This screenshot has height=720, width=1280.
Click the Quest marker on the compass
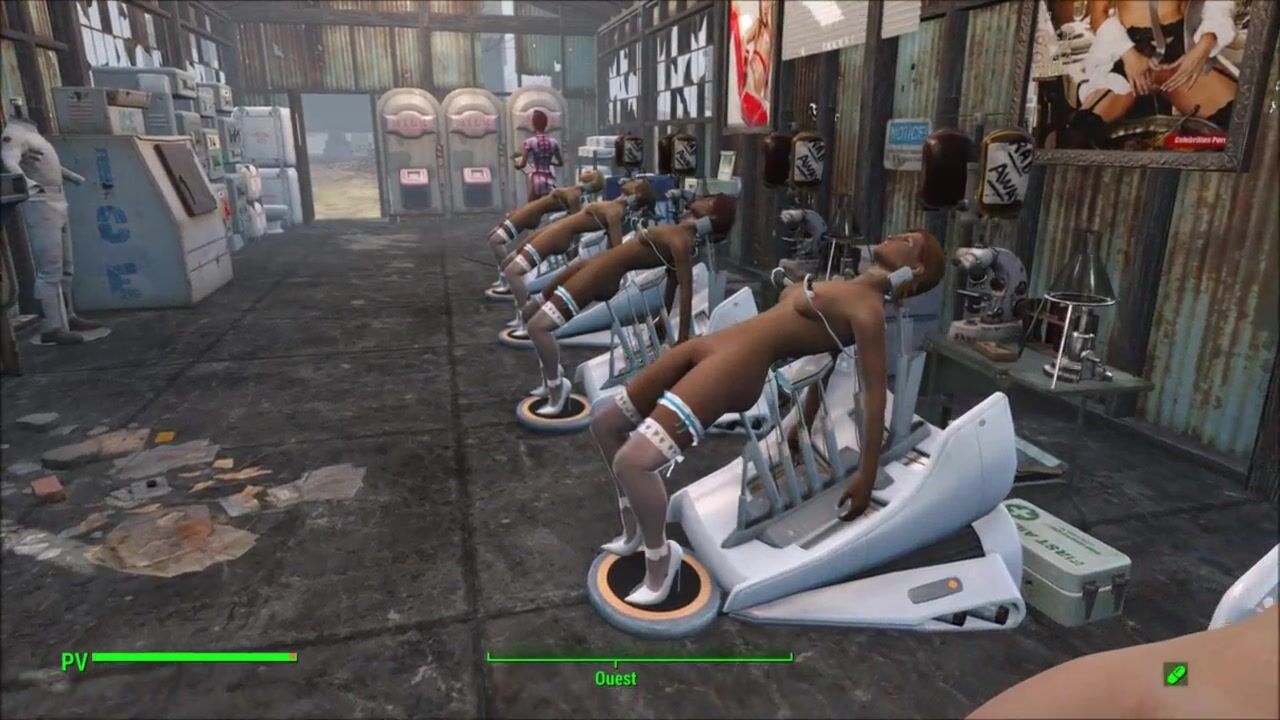(x=615, y=677)
